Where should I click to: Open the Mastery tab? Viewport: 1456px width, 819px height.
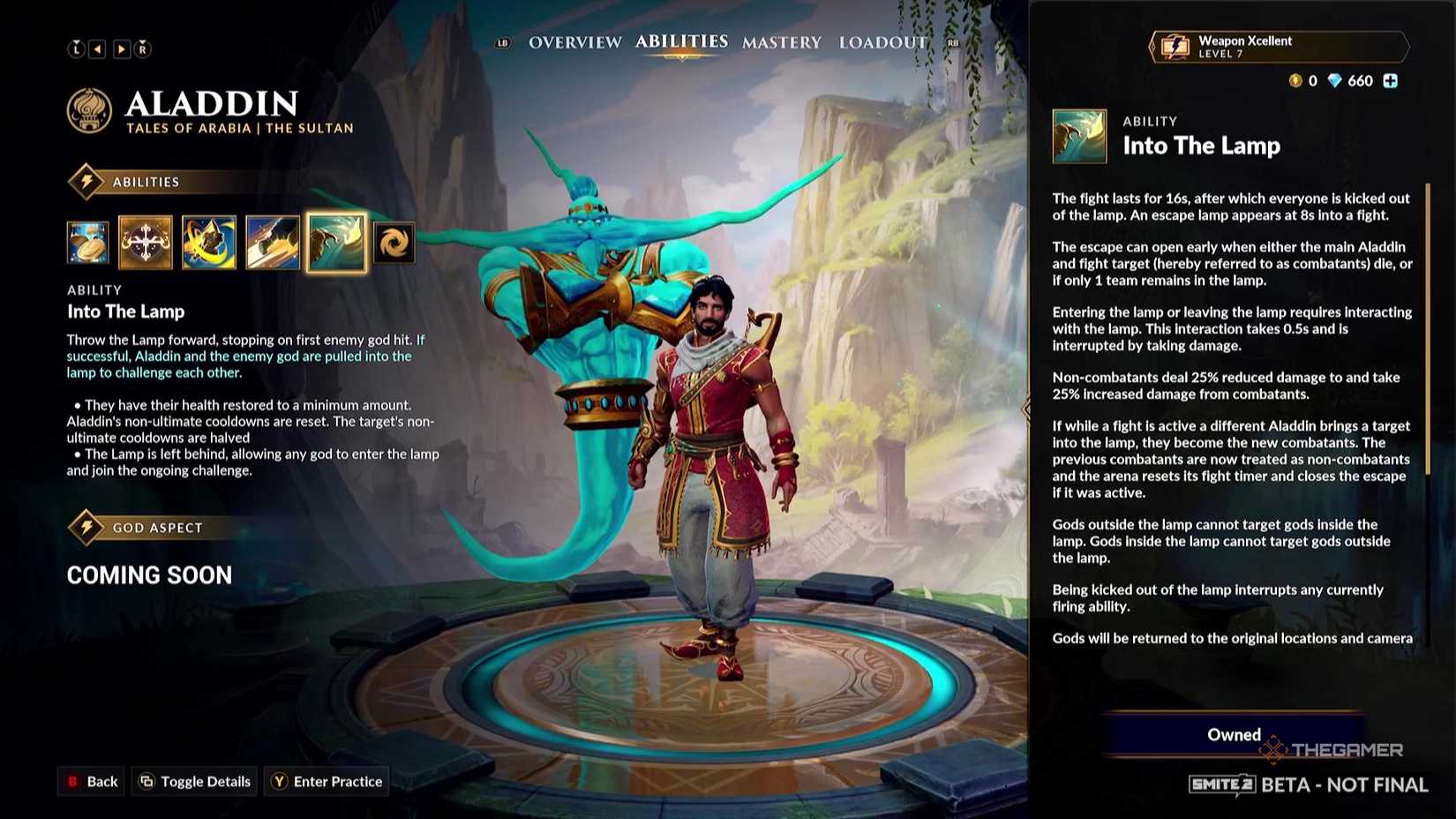(x=780, y=42)
